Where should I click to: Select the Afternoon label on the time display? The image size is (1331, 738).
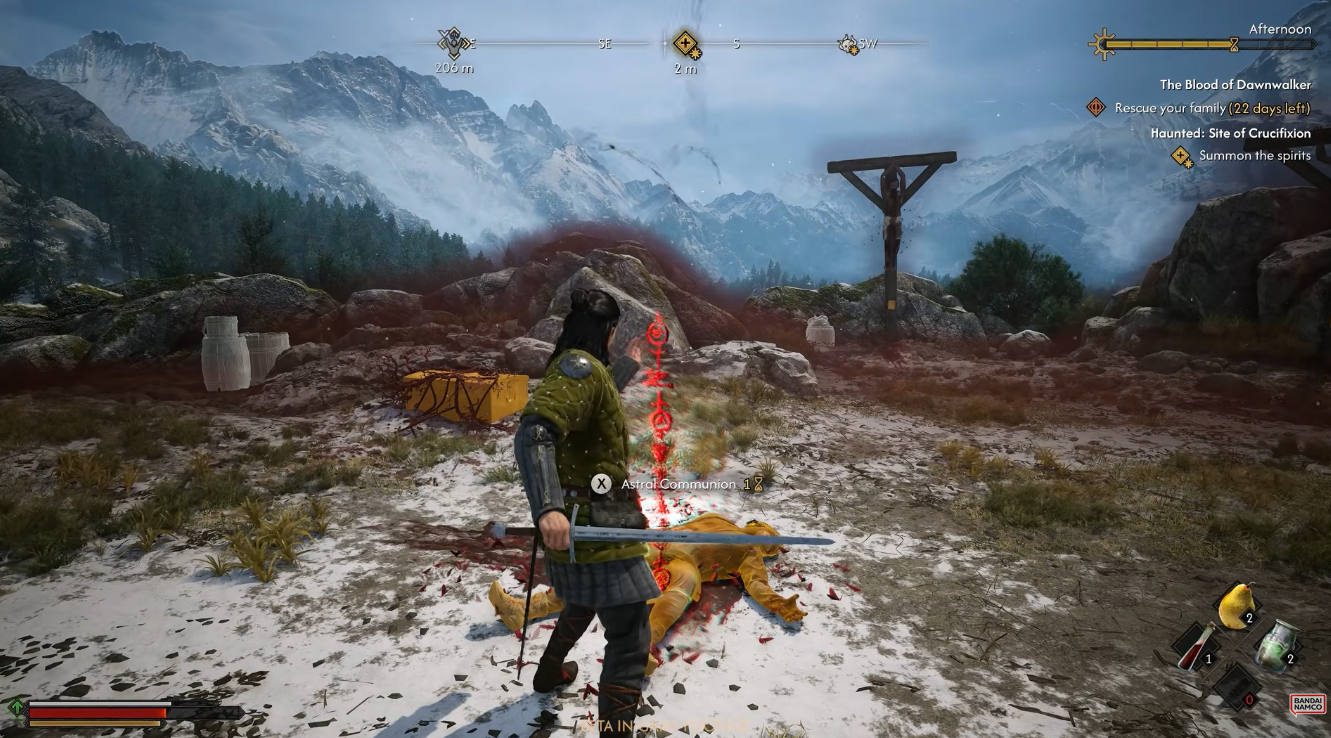pos(1281,29)
